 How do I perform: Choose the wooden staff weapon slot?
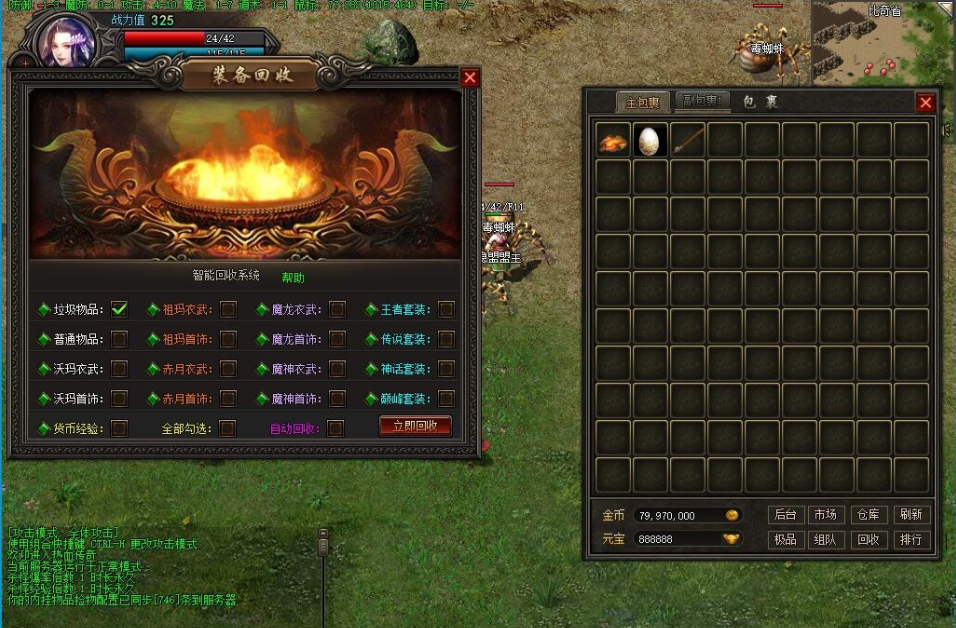[x=688, y=140]
